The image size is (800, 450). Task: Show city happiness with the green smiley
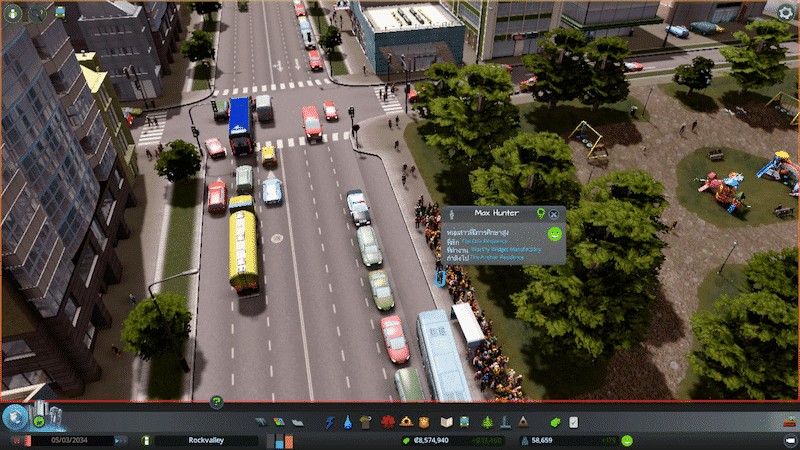coord(626,440)
